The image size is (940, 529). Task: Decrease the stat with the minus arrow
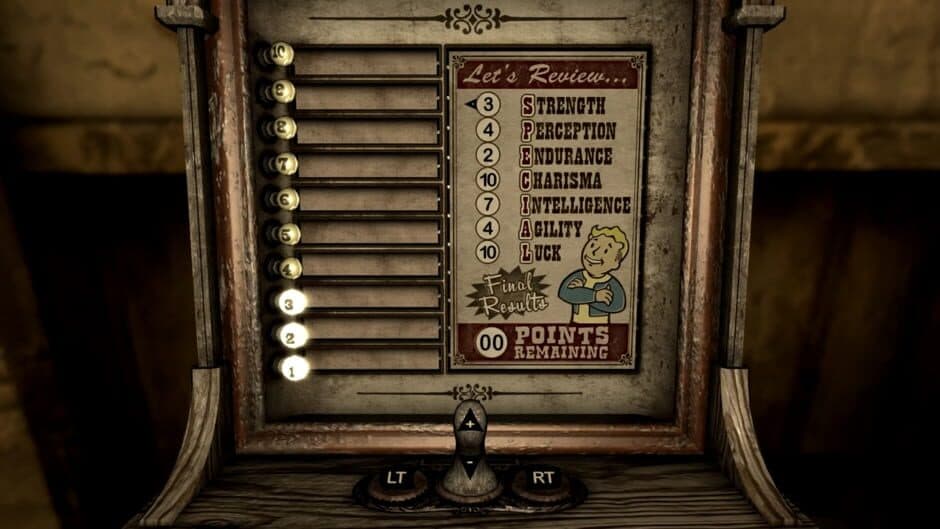470,464
